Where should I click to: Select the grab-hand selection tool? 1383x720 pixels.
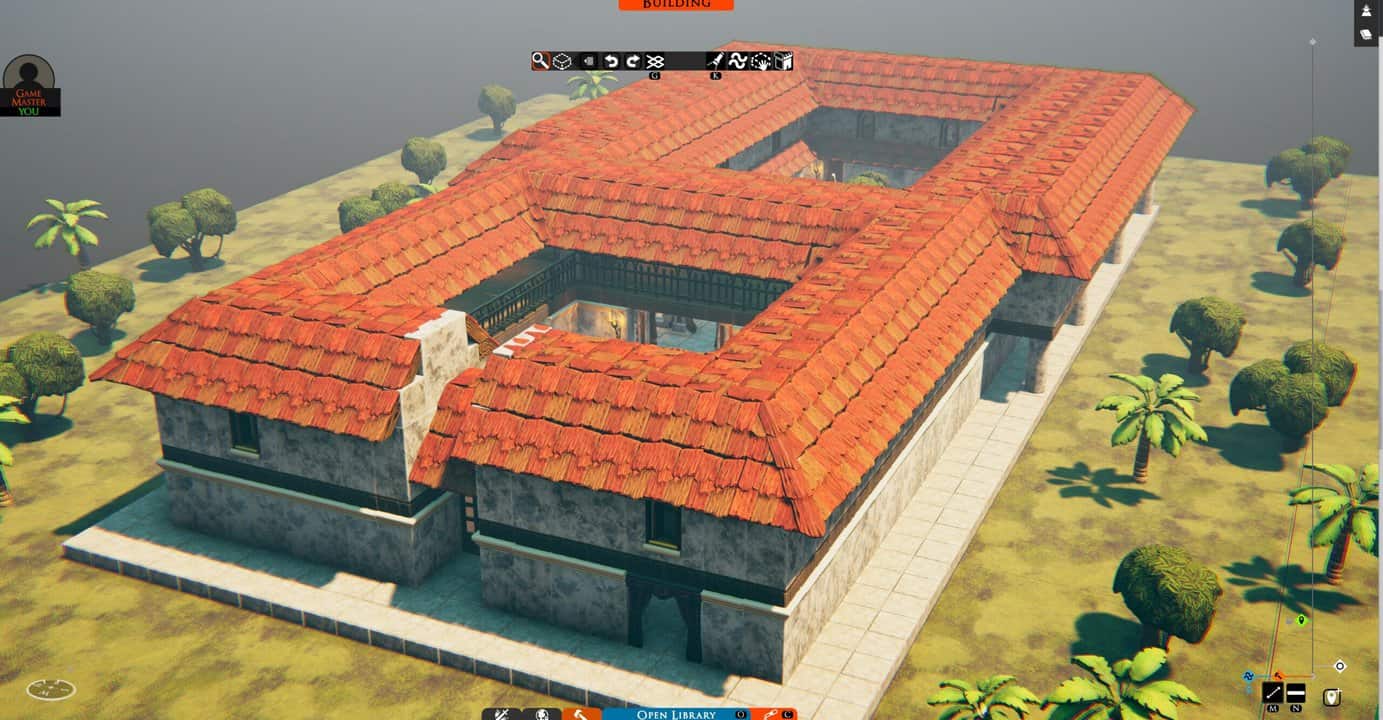762,61
